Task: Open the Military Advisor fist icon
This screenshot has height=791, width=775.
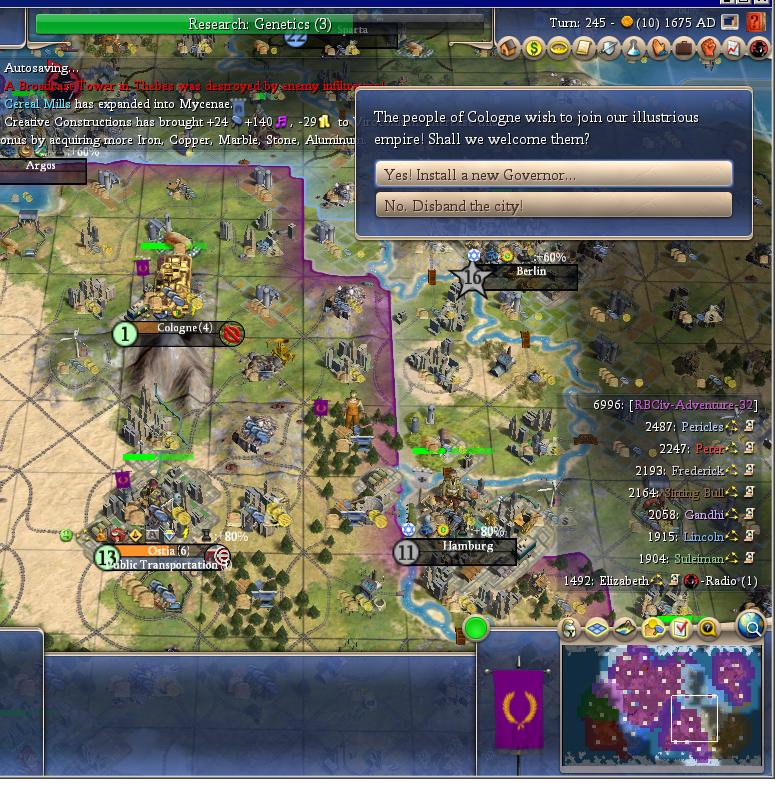Action: (709, 47)
